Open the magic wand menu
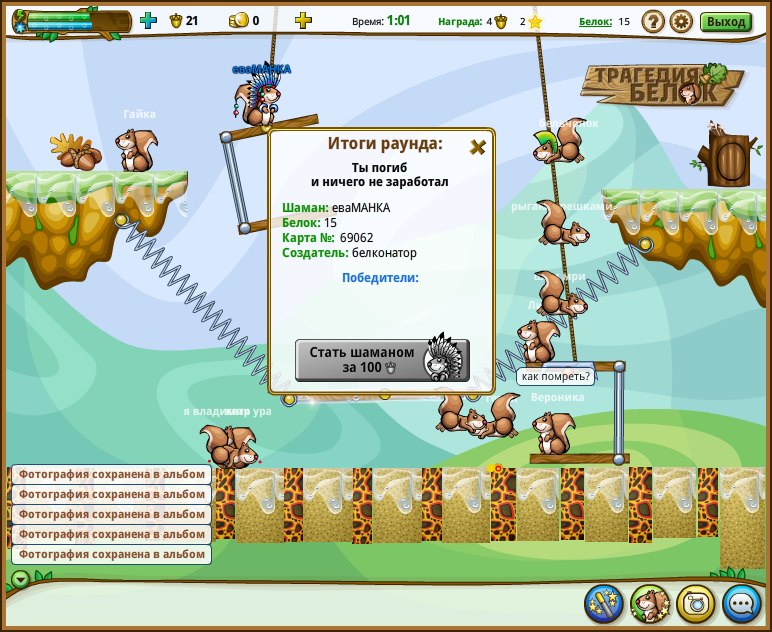 [x=604, y=603]
